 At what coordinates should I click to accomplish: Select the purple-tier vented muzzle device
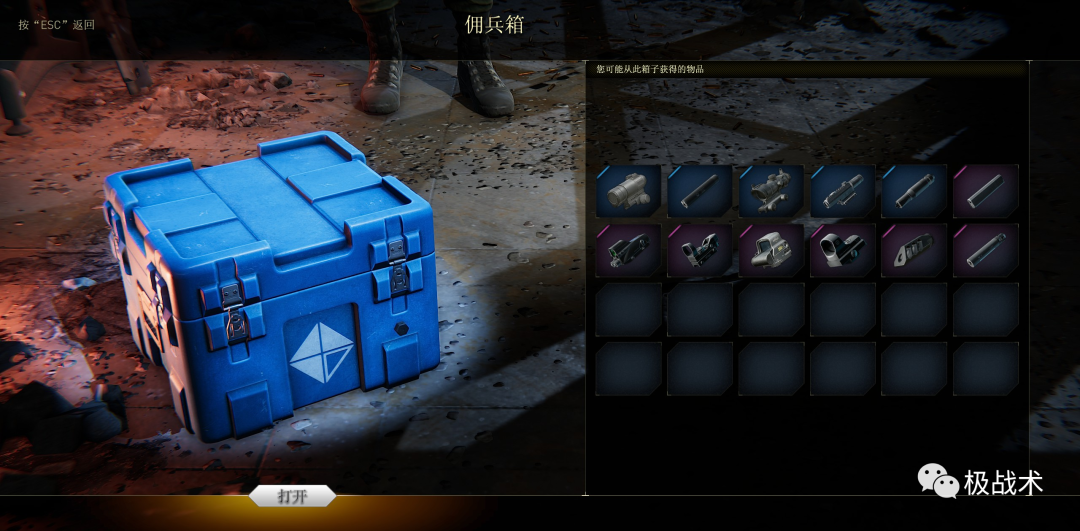point(914,250)
